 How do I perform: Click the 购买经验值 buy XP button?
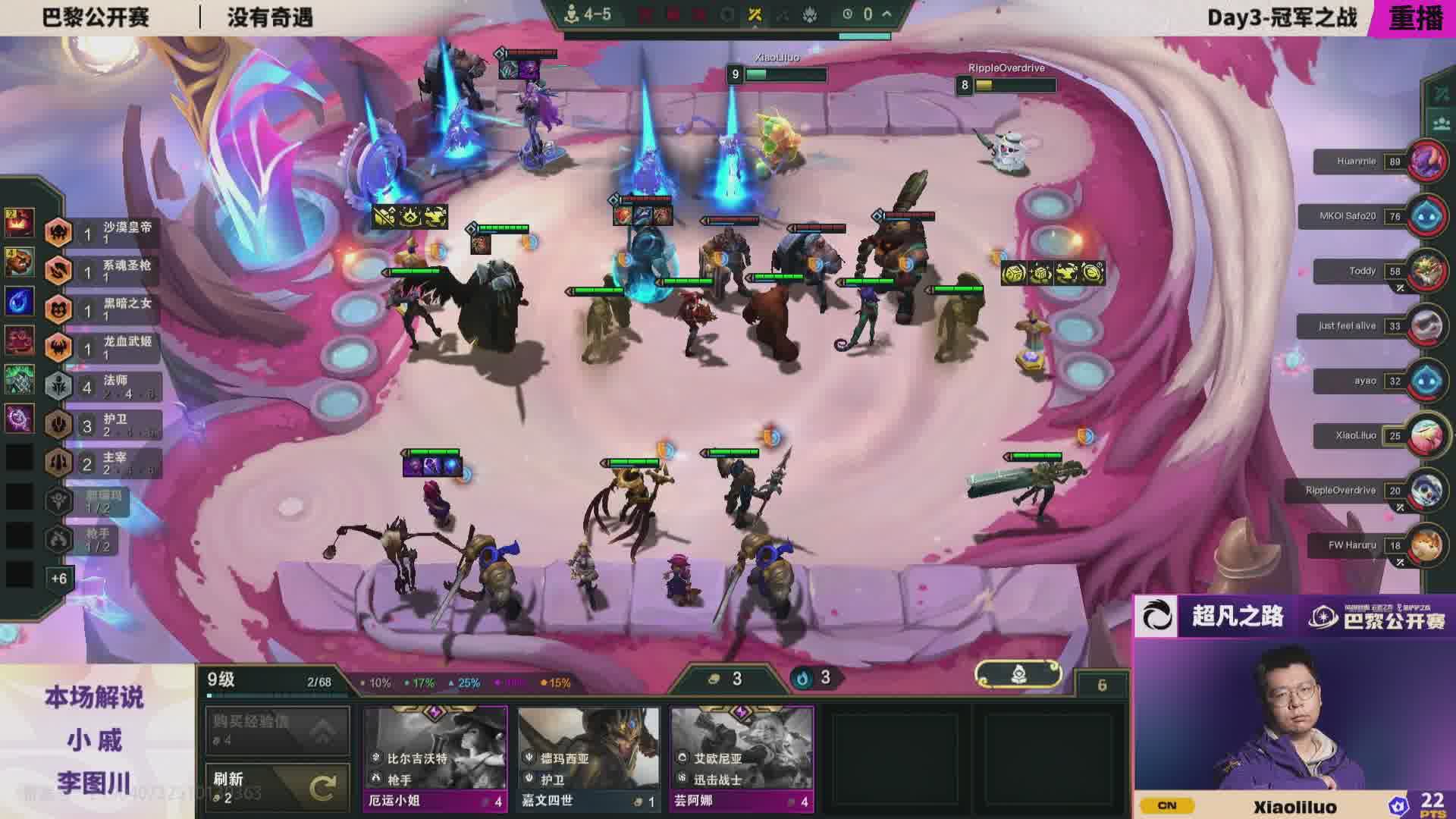(278, 730)
